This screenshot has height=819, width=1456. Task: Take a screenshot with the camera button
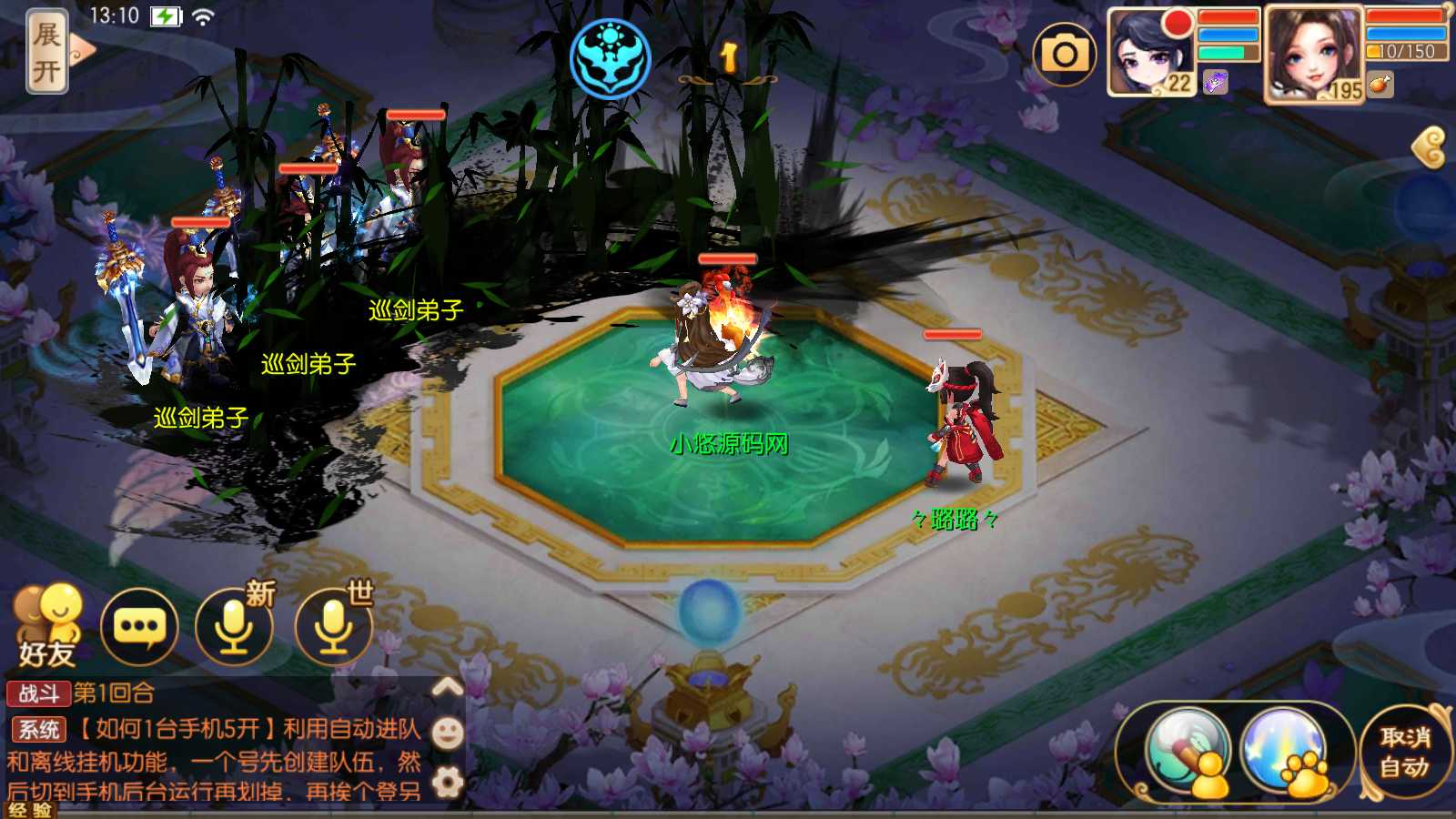coord(1064,55)
